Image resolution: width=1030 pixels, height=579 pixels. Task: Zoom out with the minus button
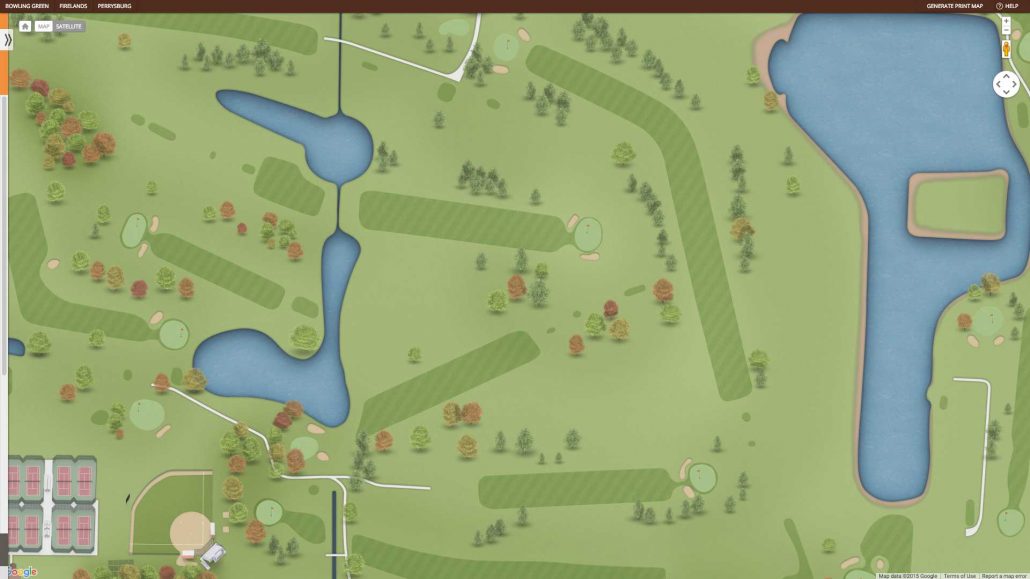[1006, 31]
